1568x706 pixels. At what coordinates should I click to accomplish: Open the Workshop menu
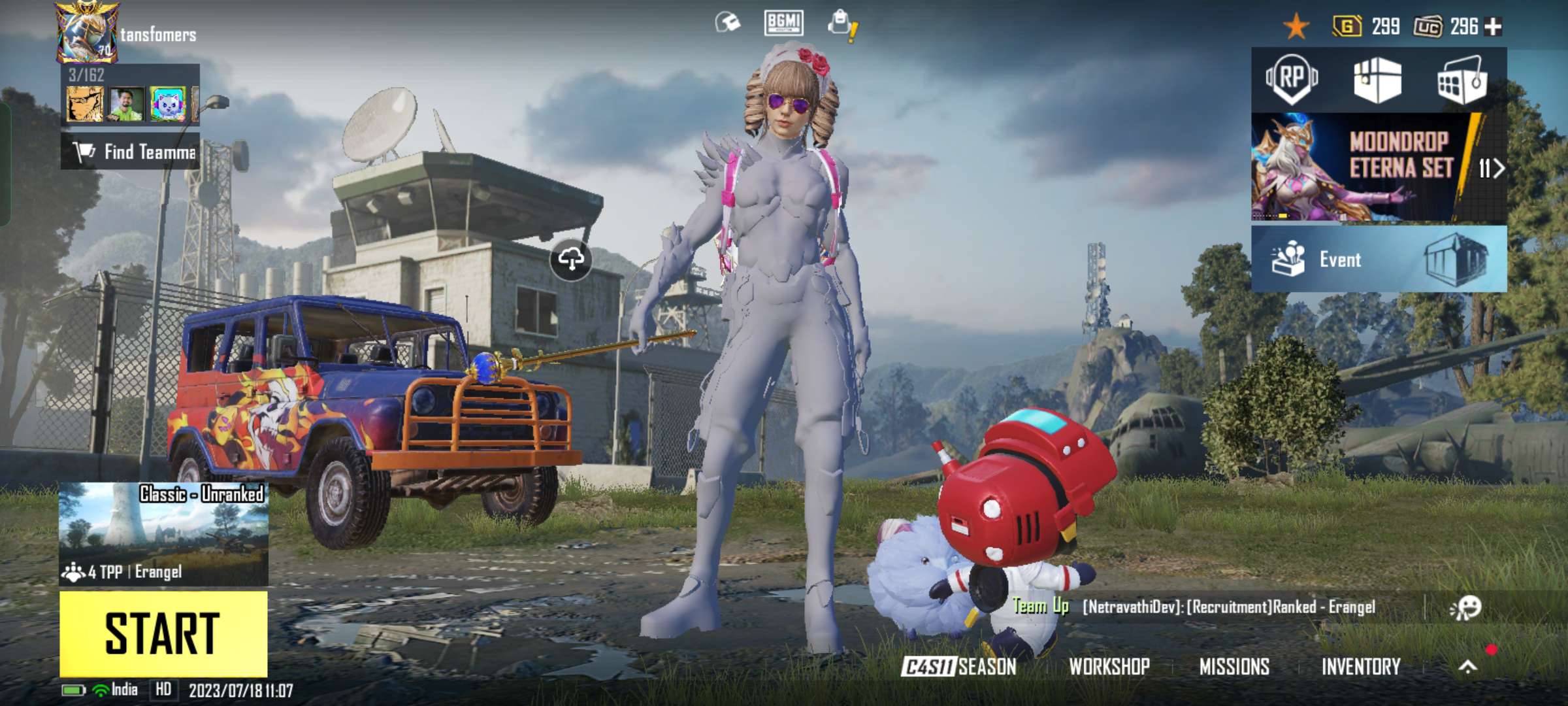[x=1109, y=667]
